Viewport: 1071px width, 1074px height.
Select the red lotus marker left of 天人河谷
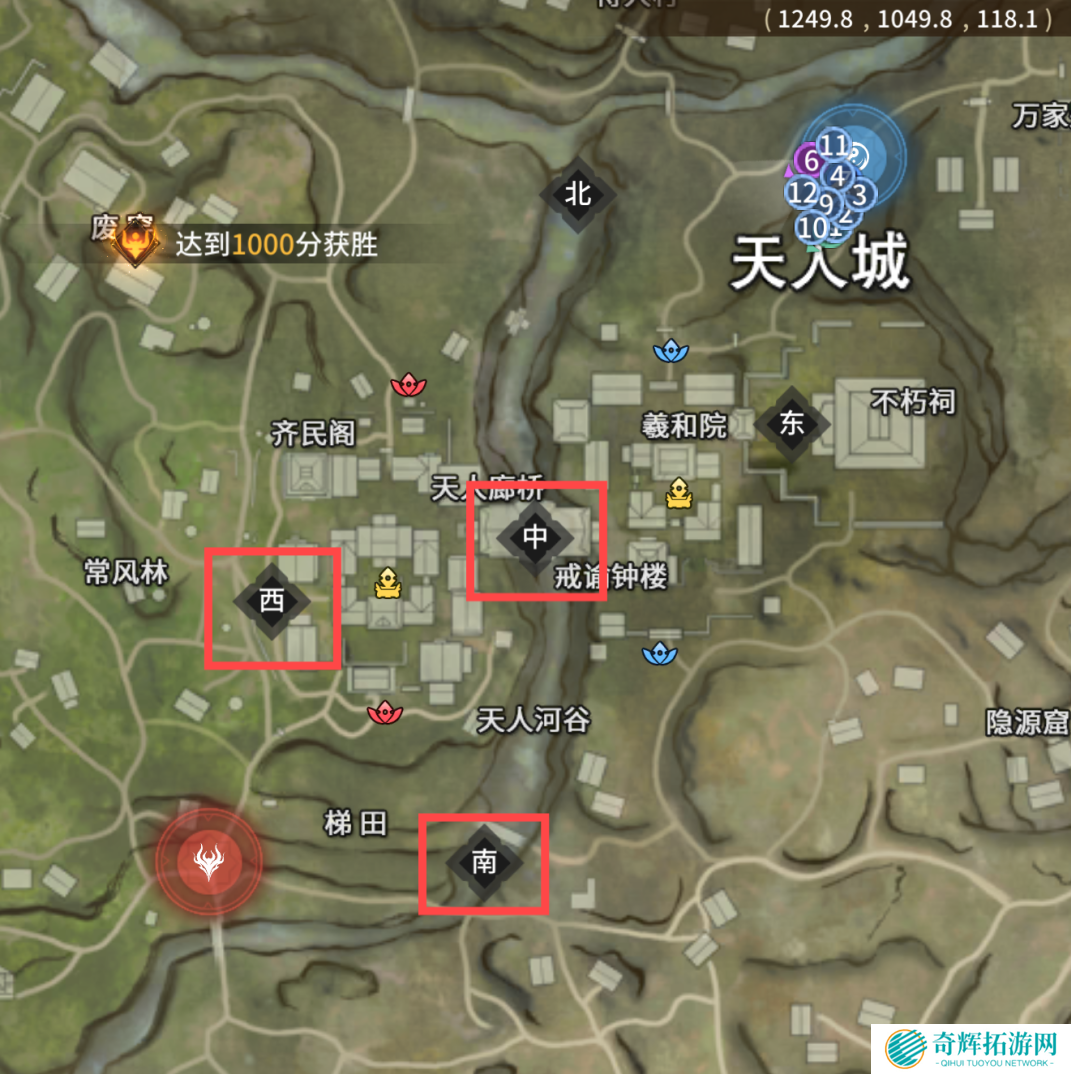(385, 713)
